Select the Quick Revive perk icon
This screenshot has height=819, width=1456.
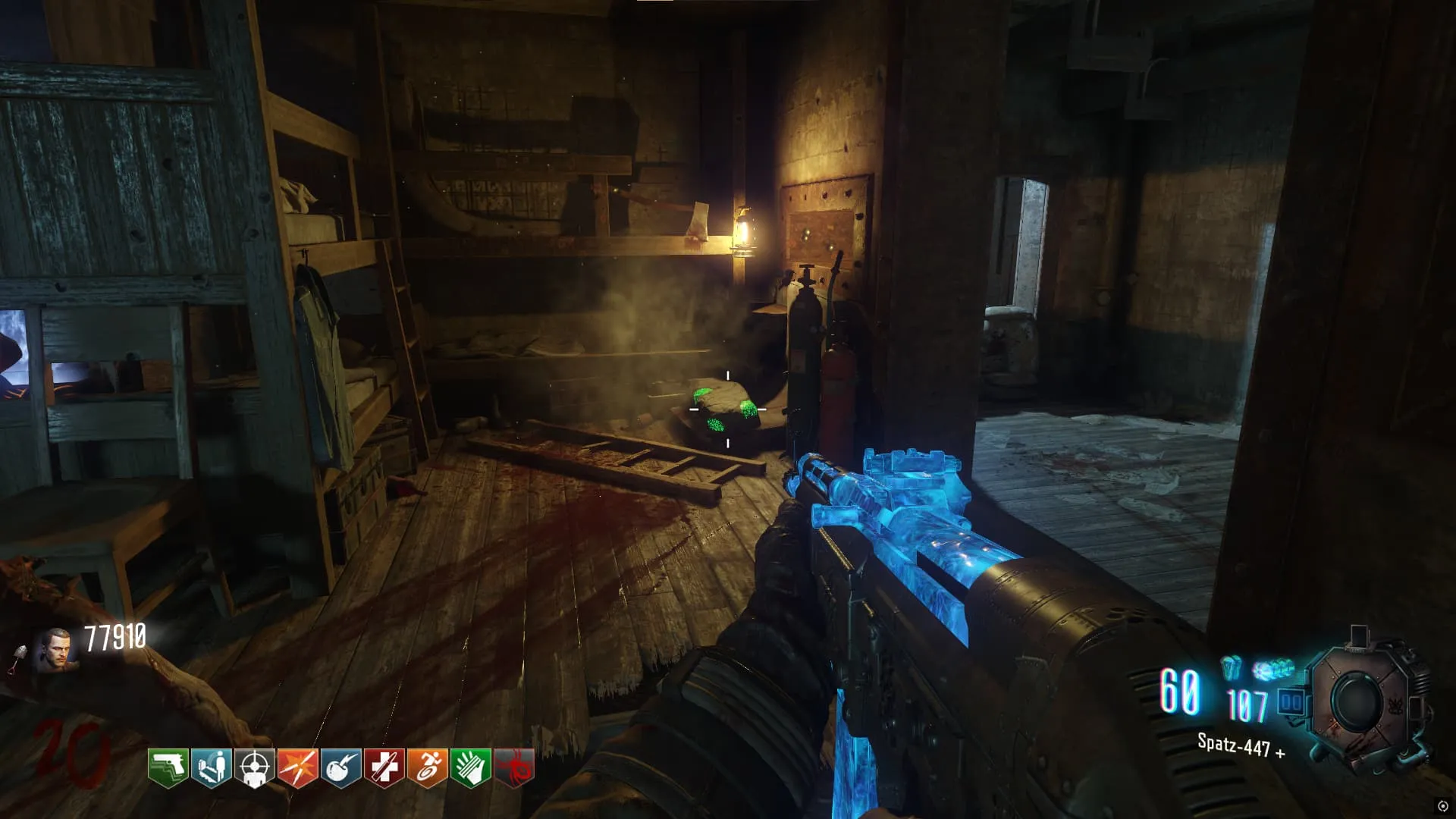point(211,768)
